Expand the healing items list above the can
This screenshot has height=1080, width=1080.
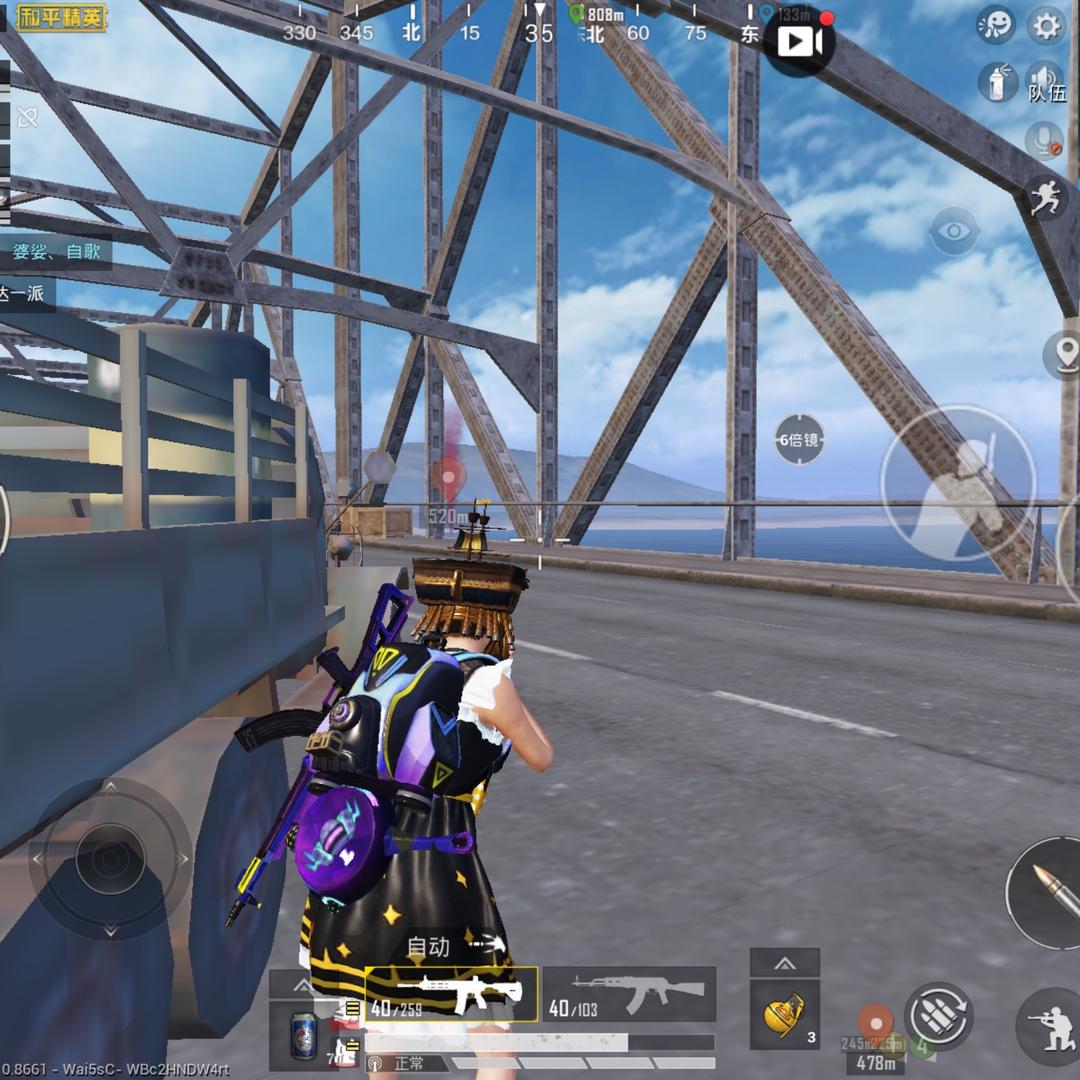coord(303,985)
